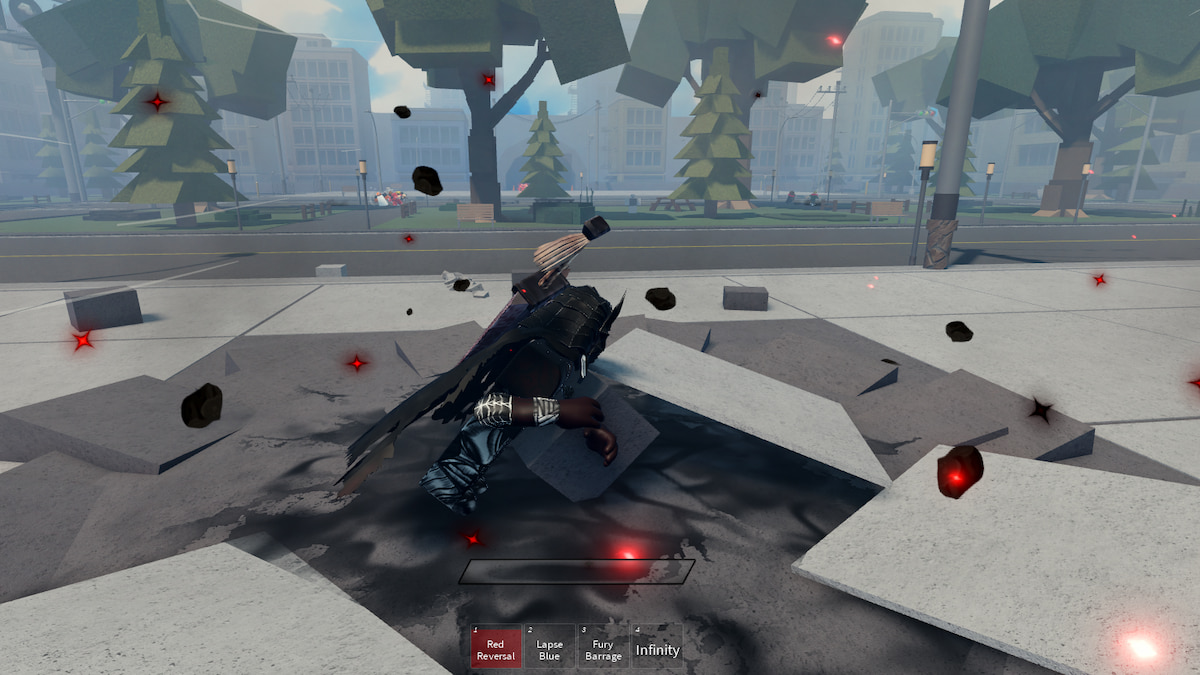Choose the Infinity ability slot
The image size is (1200, 675).
coord(657,647)
